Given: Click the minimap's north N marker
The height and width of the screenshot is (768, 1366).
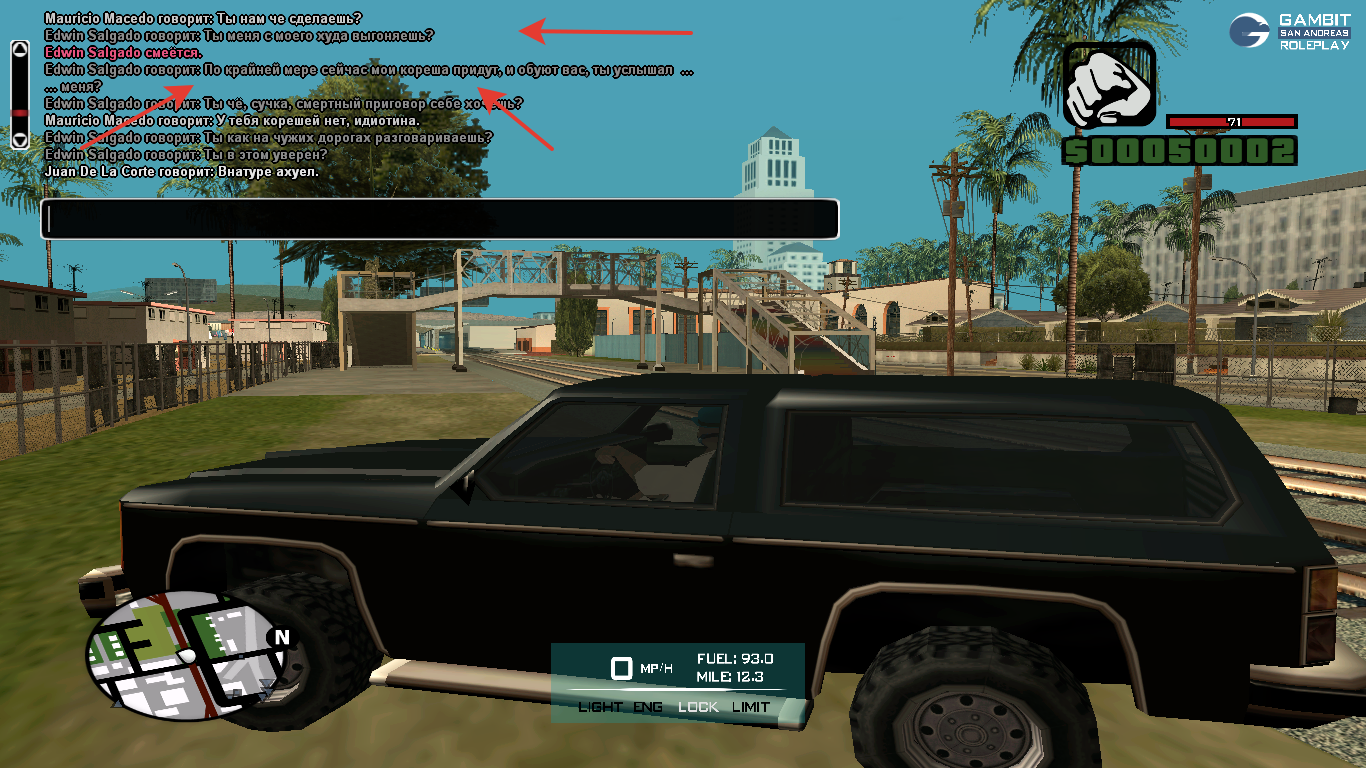Looking at the screenshot, I should [281, 637].
